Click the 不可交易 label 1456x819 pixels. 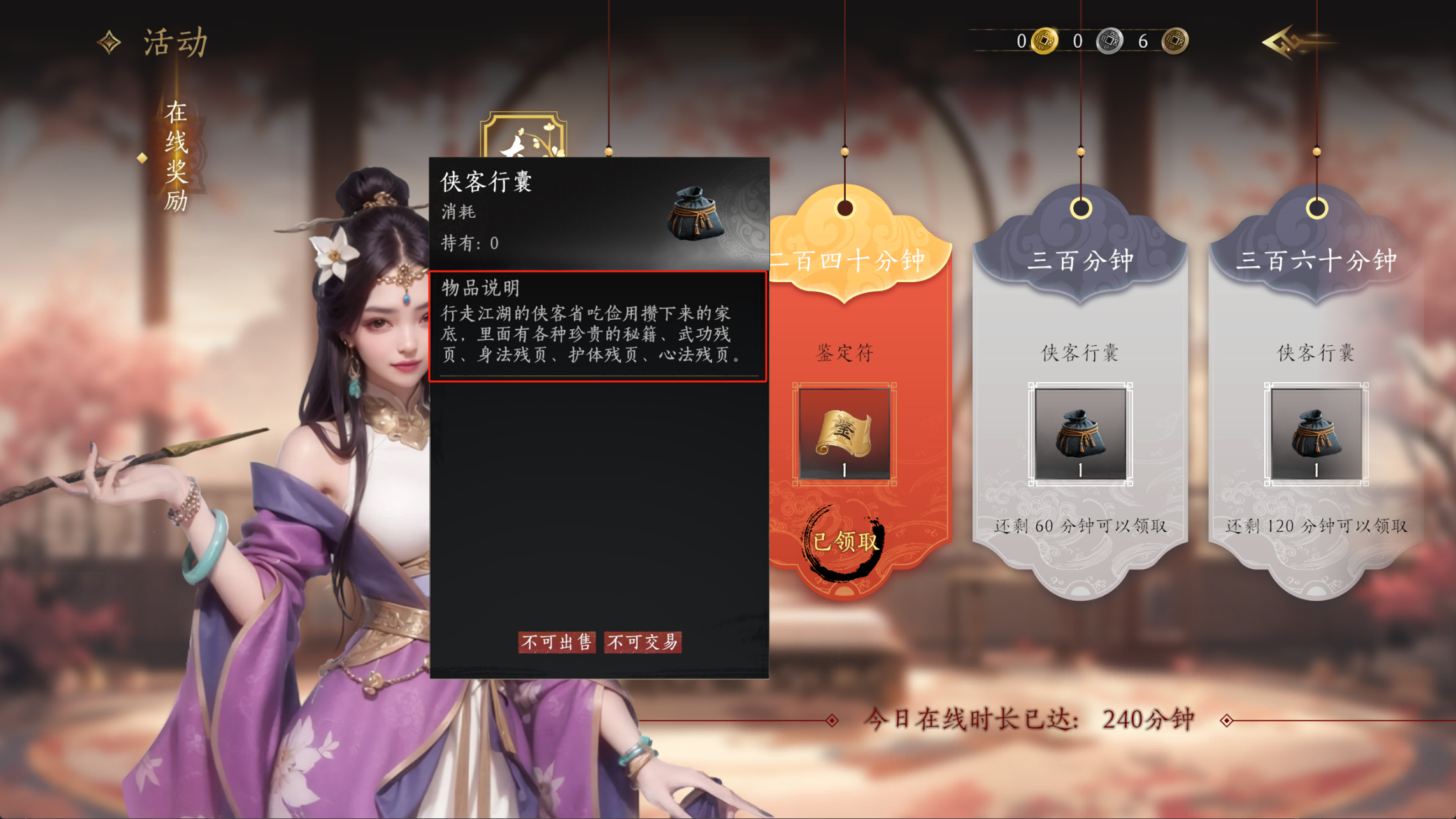point(643,643)
